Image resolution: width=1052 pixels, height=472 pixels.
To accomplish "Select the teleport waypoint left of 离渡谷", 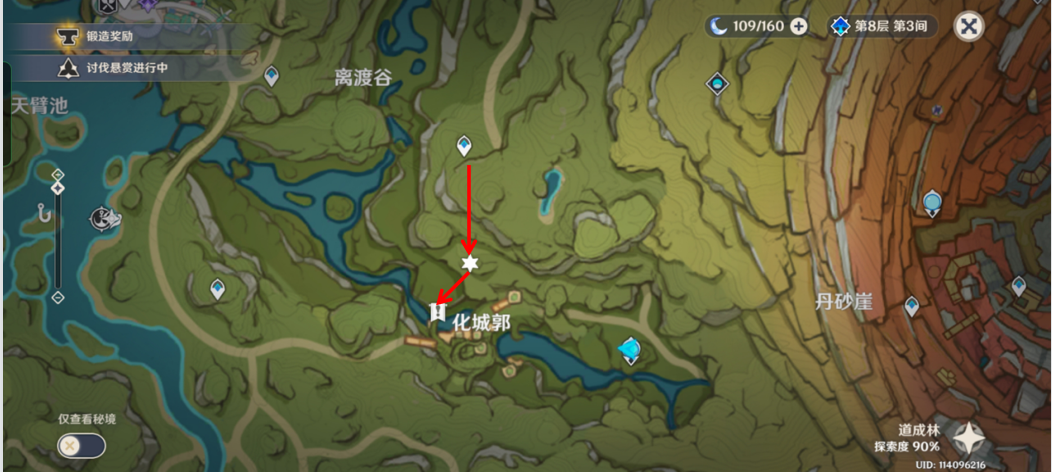I will click(271, 76).
